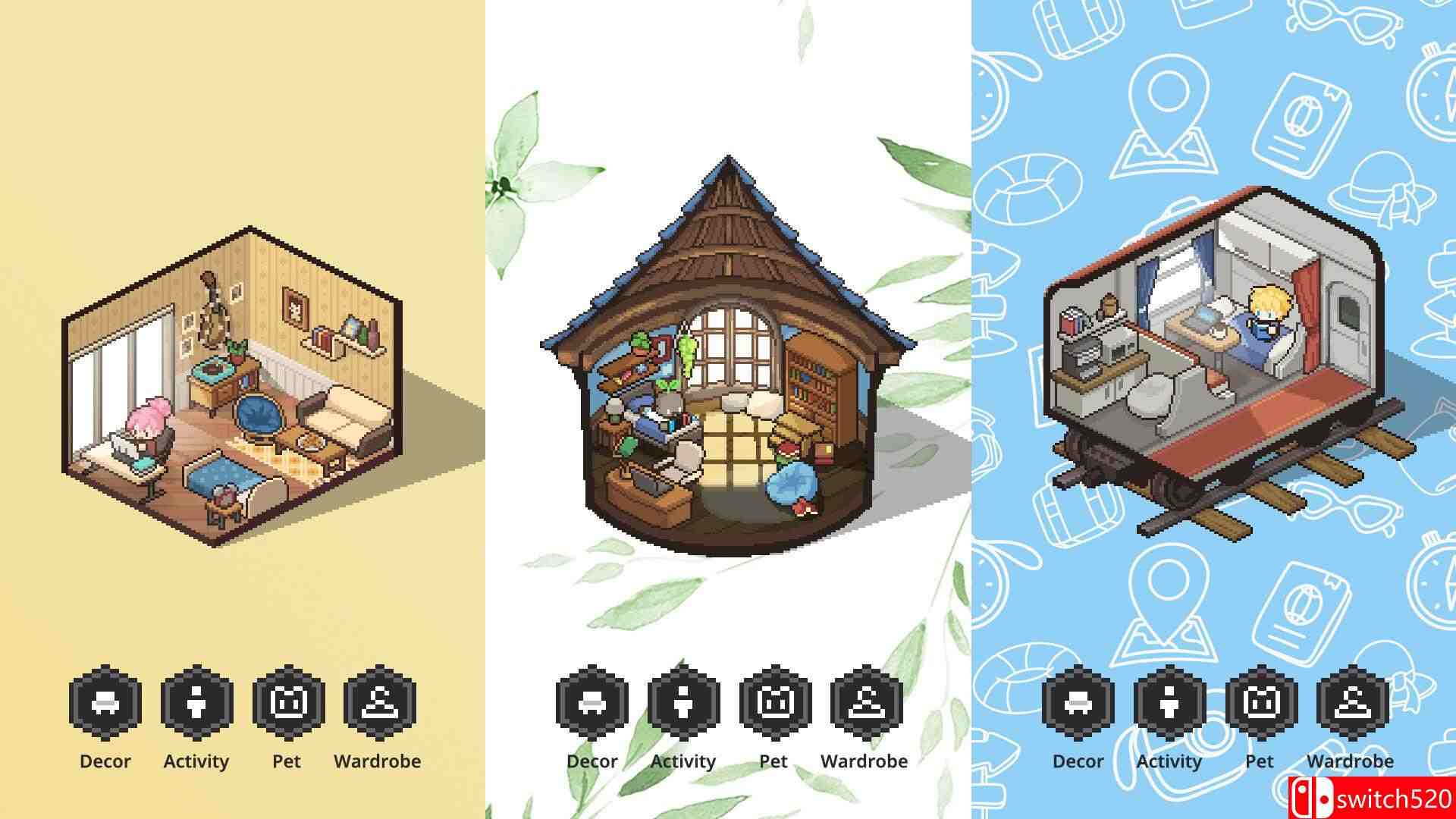This screenshot has height=819, width=1456.
Task: Click the Pet label in the middle panel
Action: coord(773,761)
